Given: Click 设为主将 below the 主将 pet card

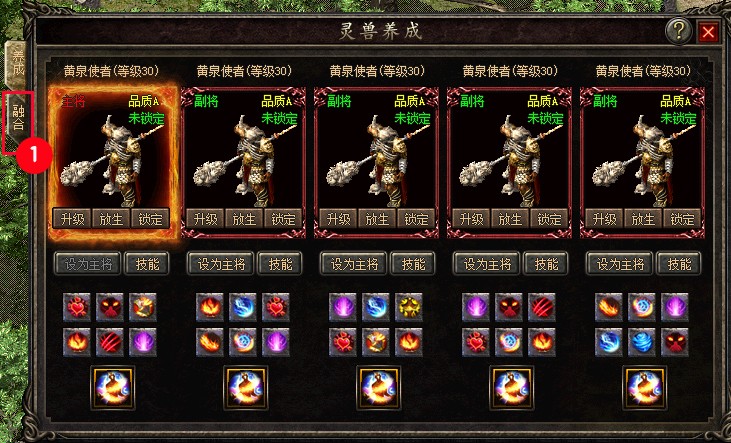Looking at the screenshot, I should click(x=87, y=264).
